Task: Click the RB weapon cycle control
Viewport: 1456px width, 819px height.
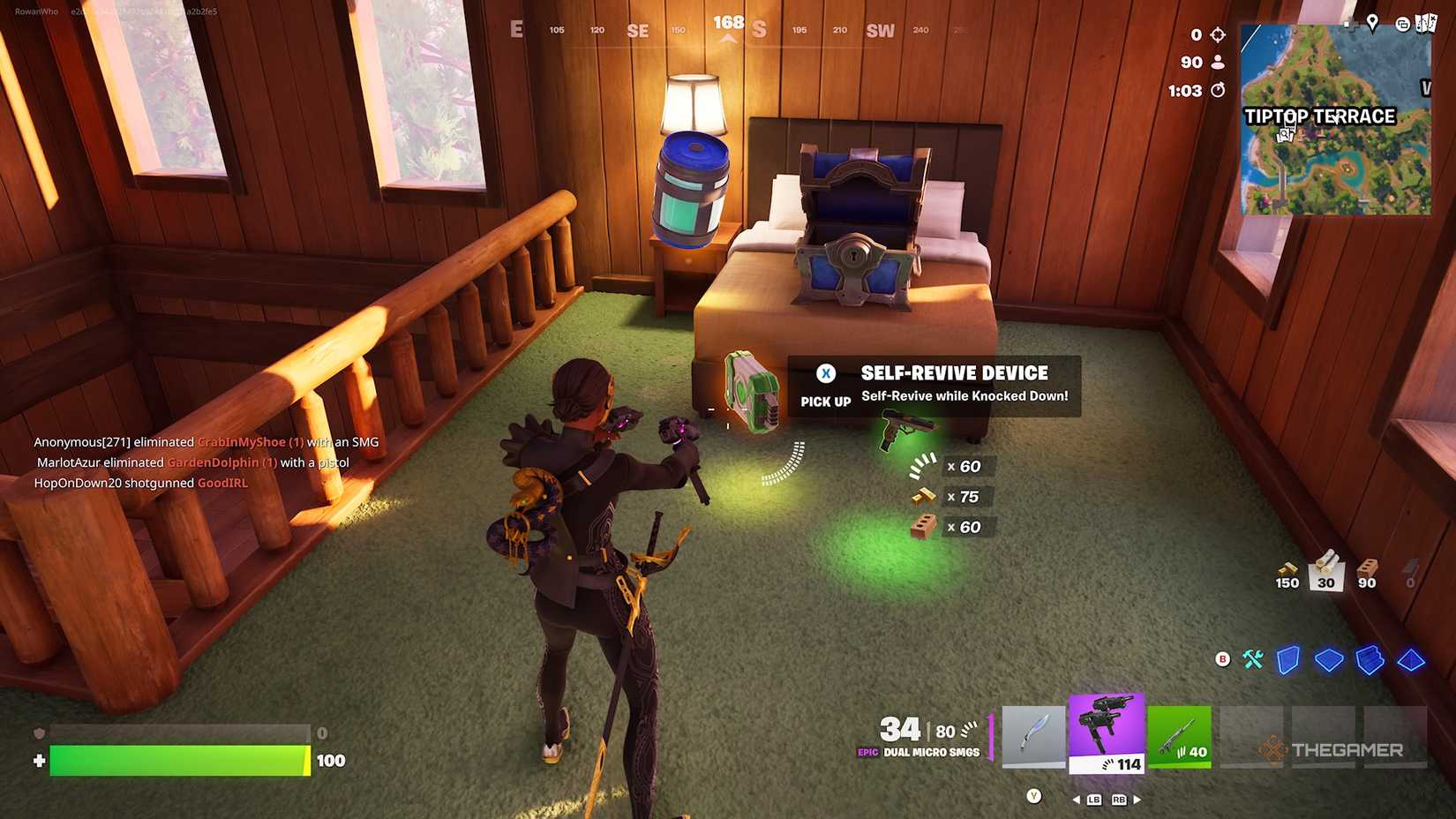Action: 1119,800
